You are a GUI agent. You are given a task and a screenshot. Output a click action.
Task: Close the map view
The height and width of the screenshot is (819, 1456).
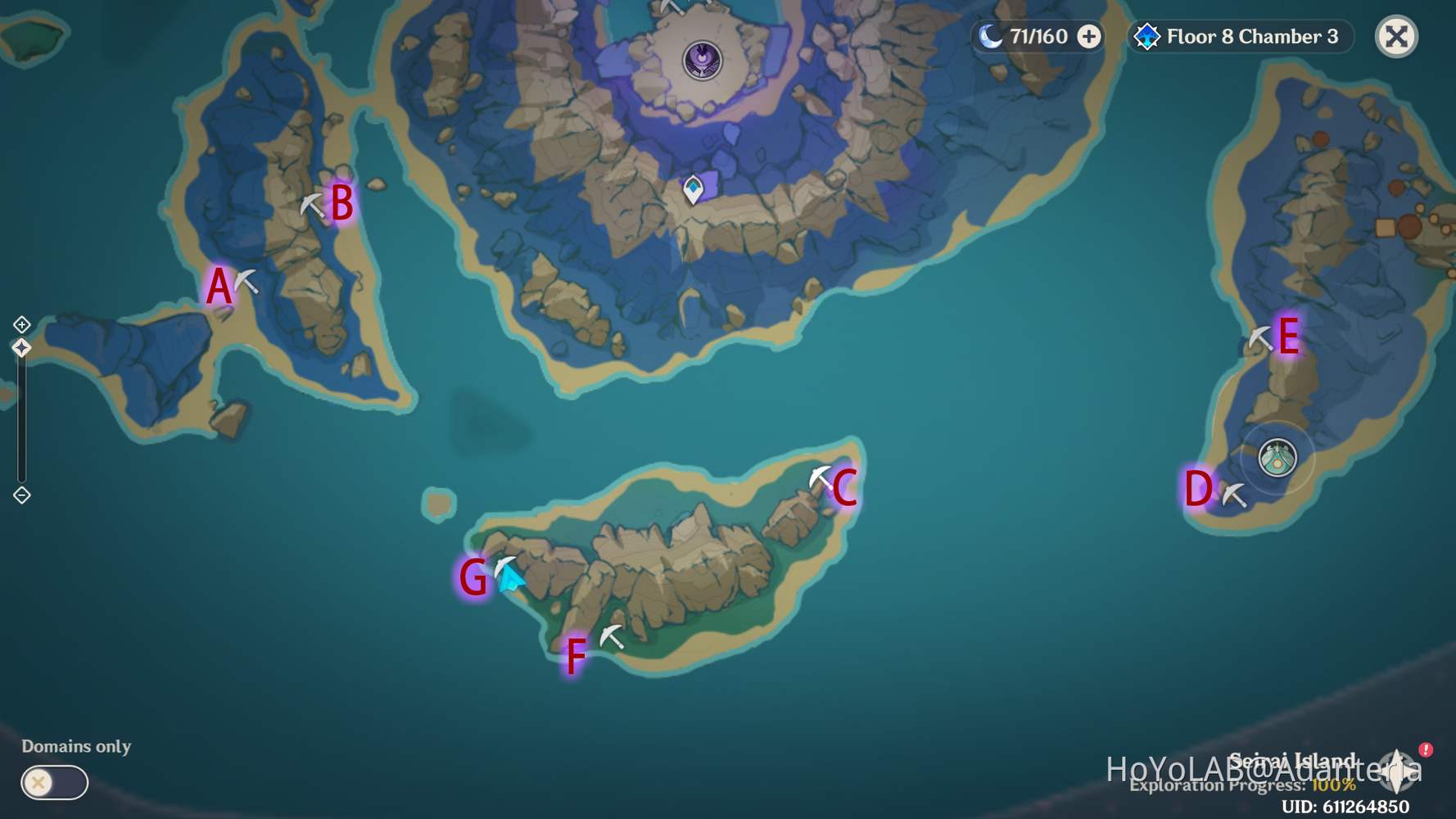click(x=1395, y=36)
